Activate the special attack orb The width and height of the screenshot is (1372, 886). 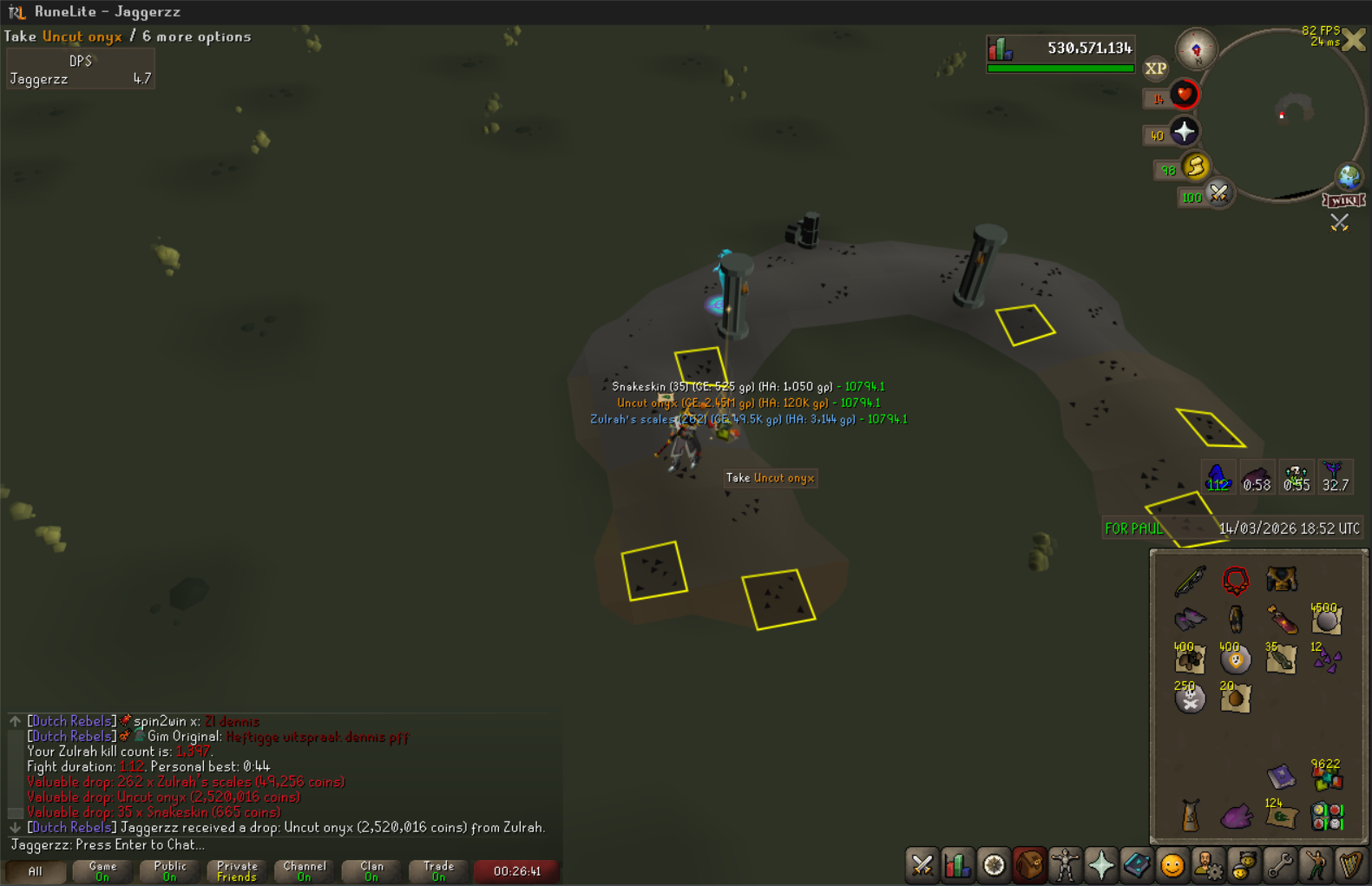click(x=1218, y=194)
